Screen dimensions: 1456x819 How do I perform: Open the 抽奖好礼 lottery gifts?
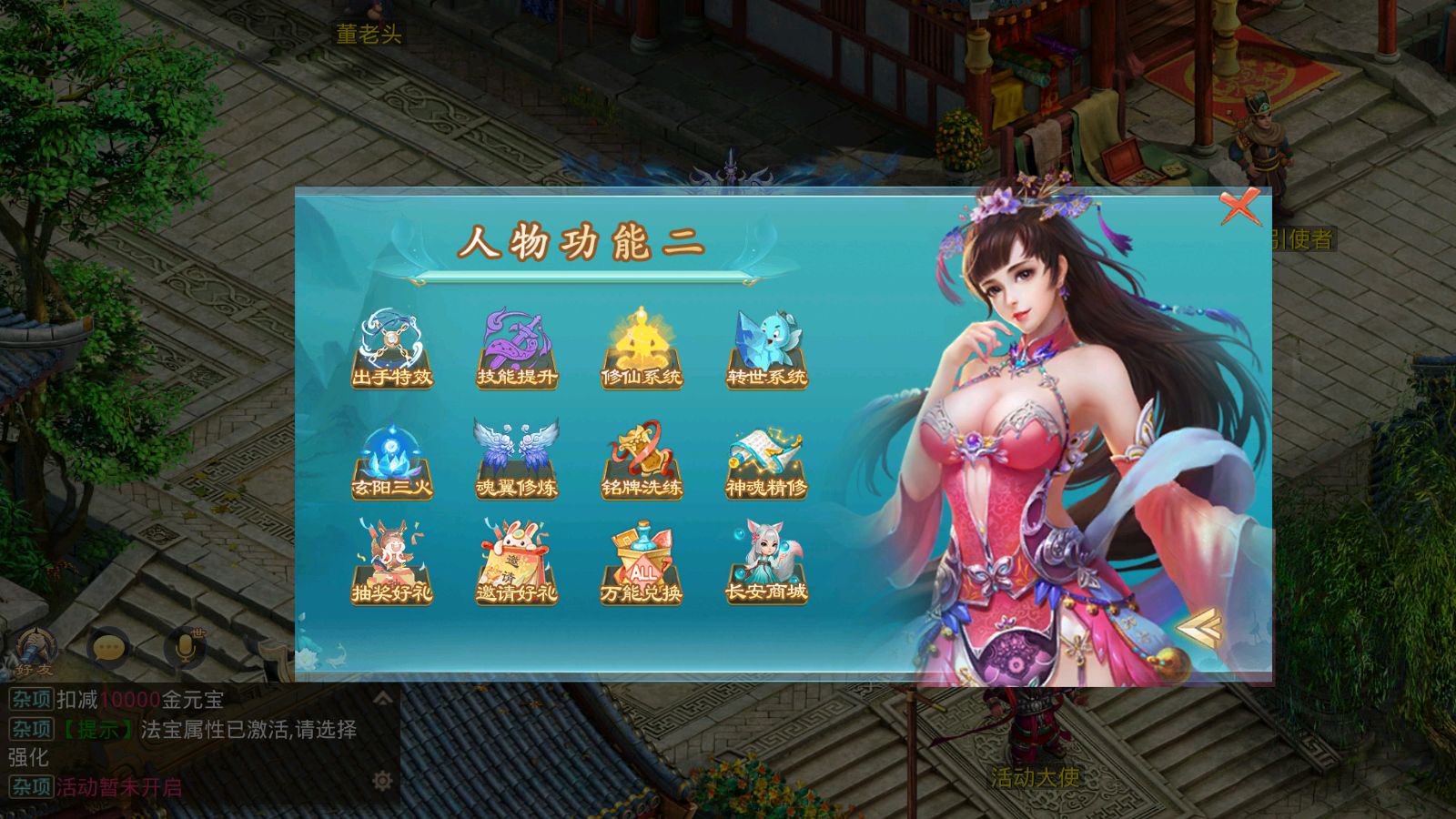[x=392, y=564]
